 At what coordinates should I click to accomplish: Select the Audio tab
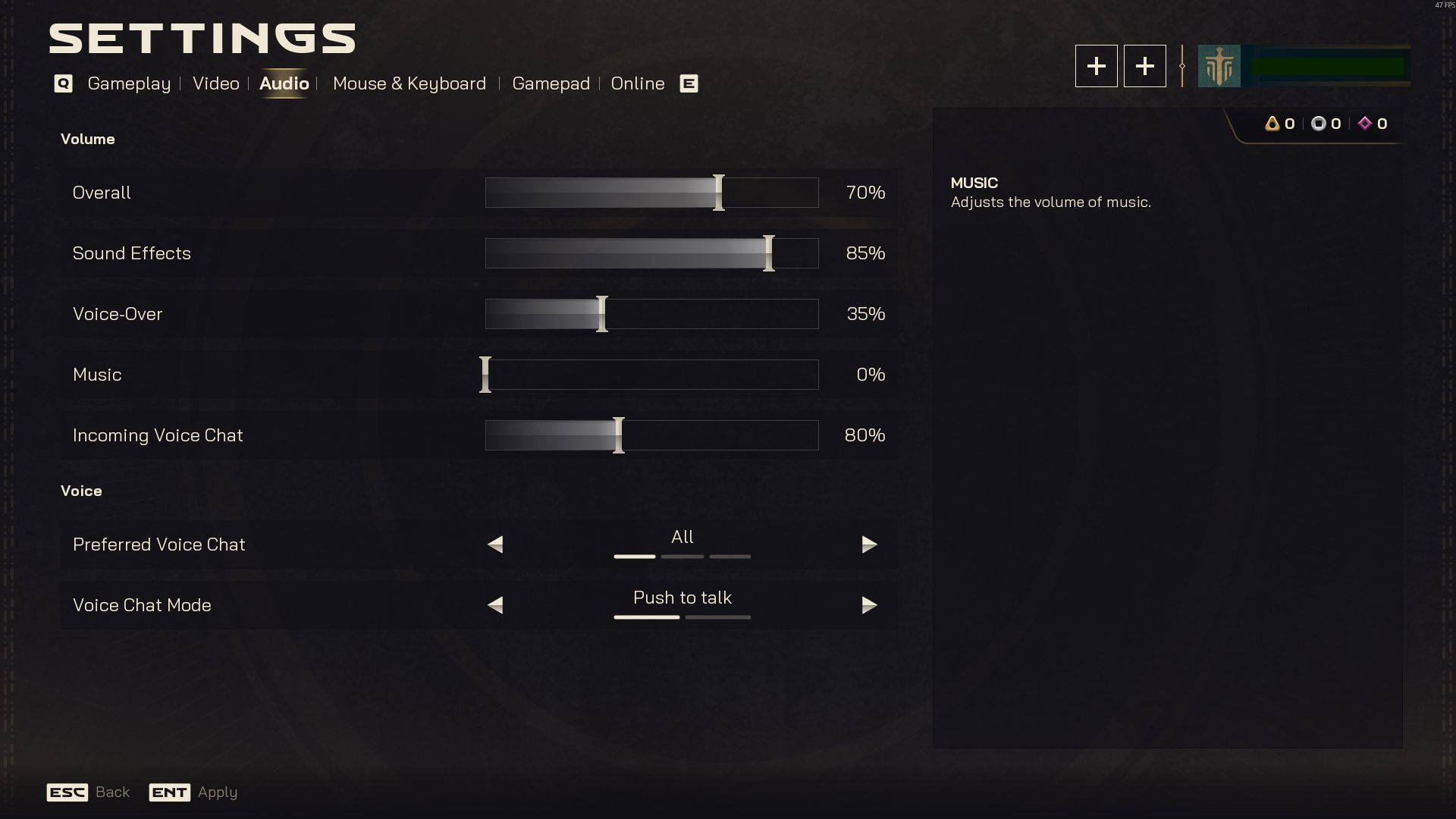point(284,83)
